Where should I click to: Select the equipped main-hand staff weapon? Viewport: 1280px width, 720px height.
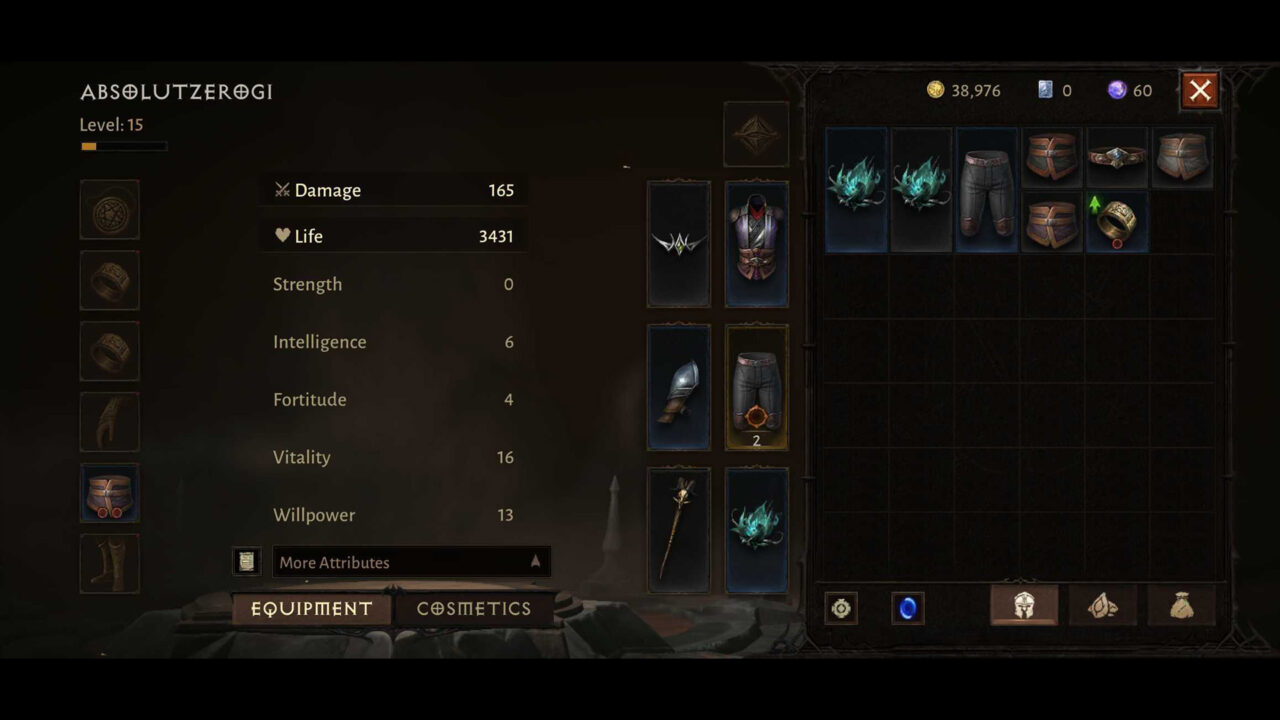tap(679, 530)
